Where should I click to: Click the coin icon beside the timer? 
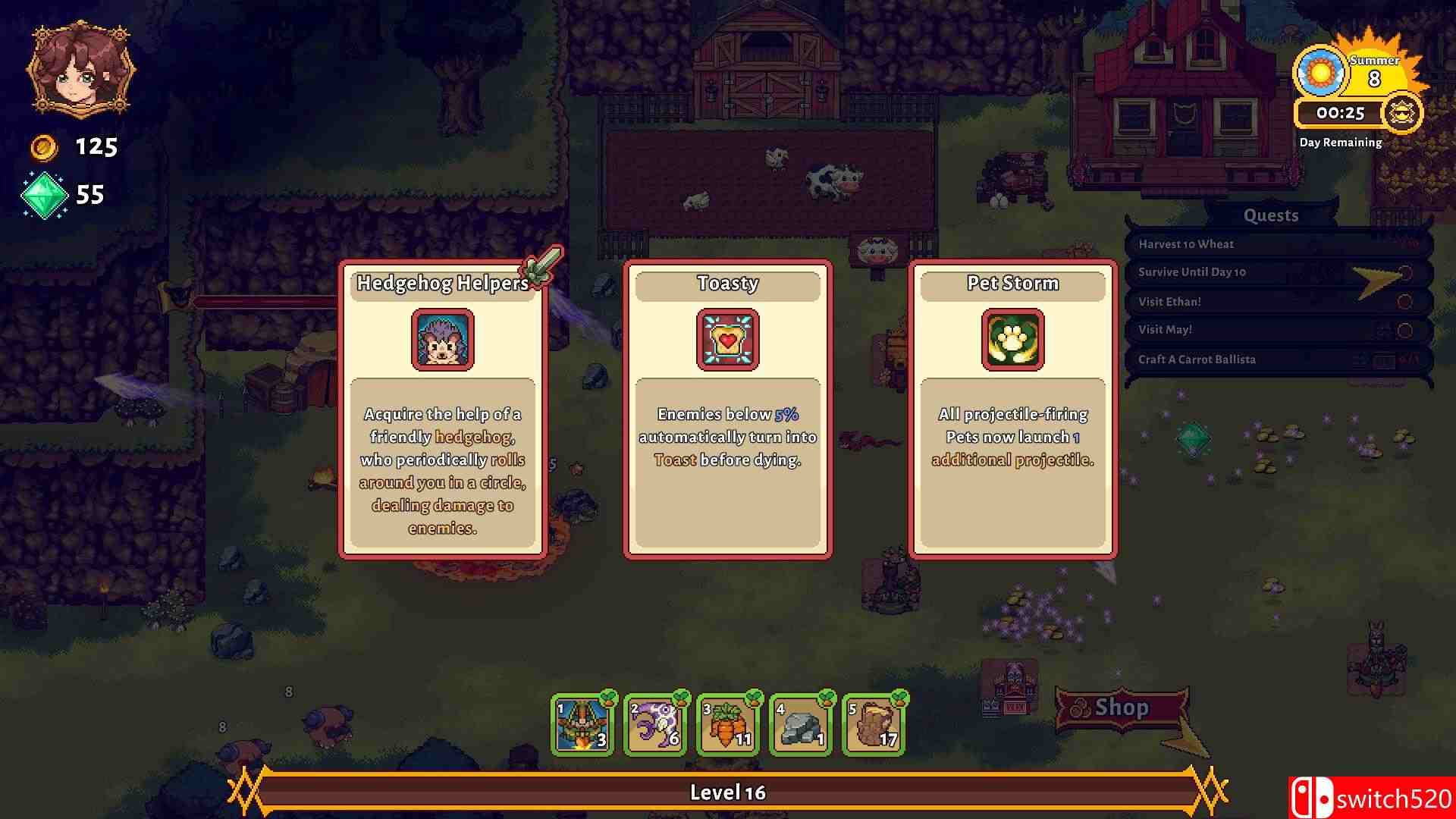coord(1401,113)
